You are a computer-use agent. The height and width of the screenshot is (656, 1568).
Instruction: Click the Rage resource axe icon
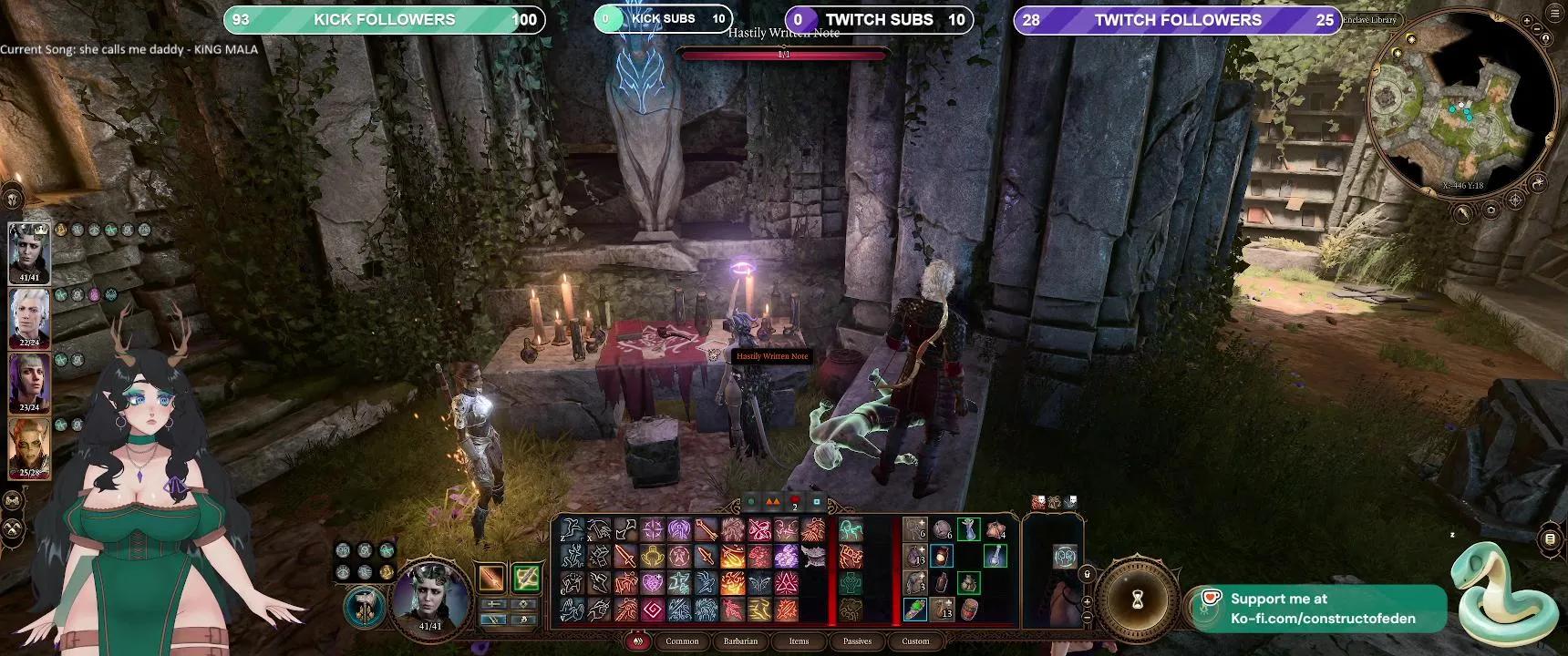(365, 610)
